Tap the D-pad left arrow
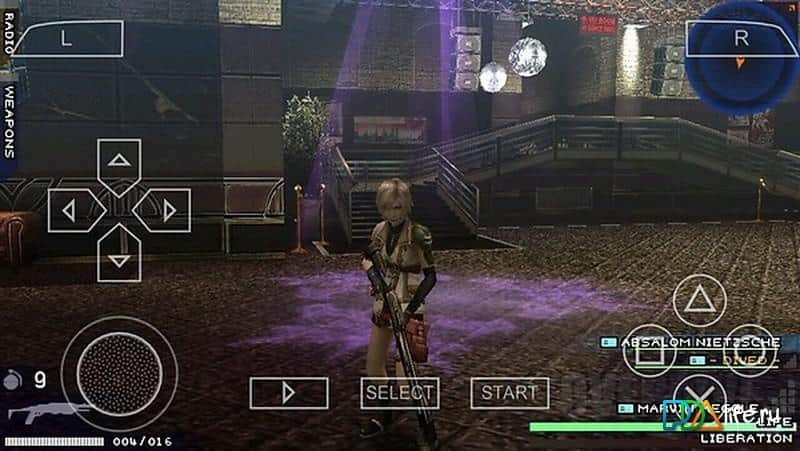The height and width of the screenshot is (451, 800). pyautogui.click(x=70, y=210)
